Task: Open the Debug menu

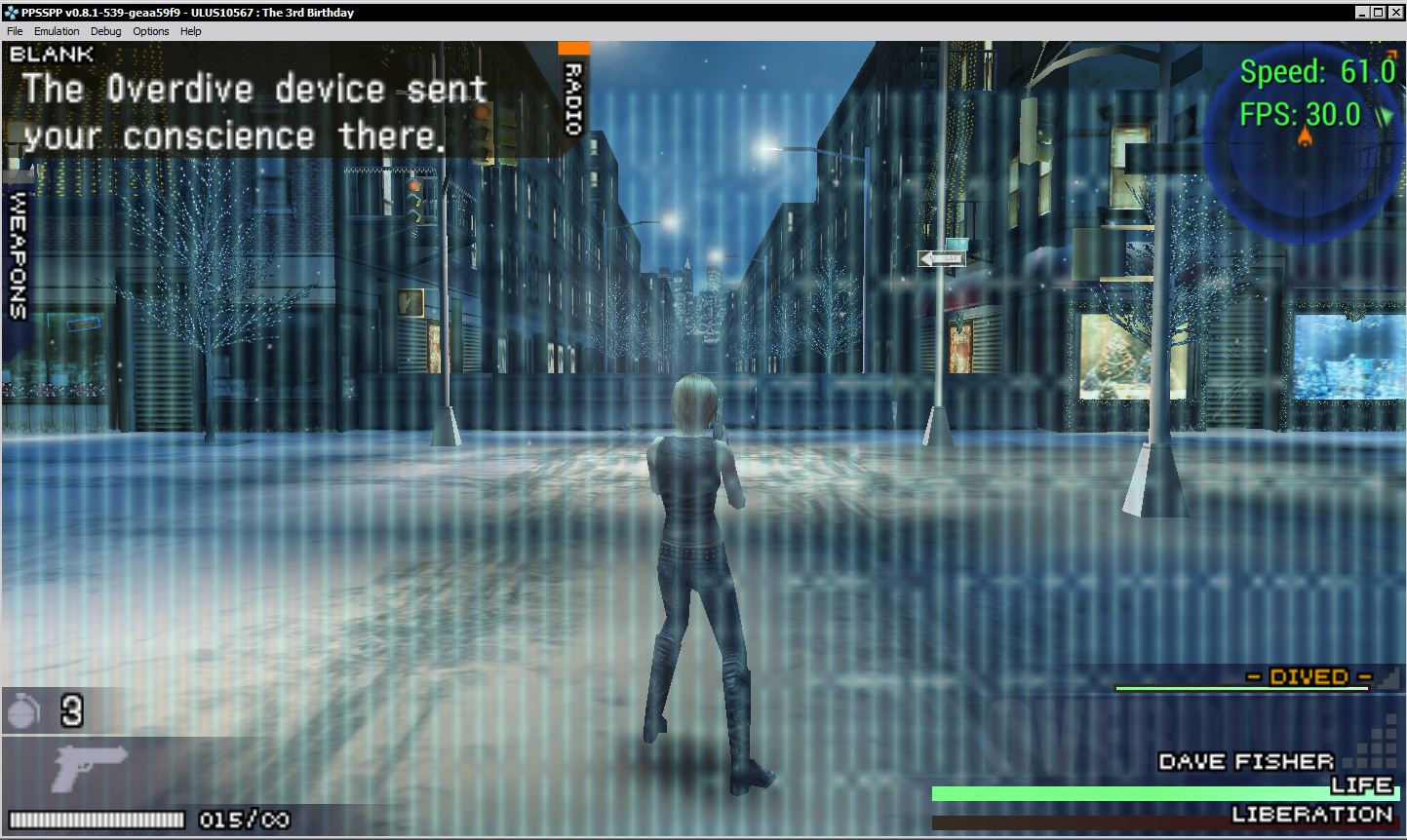Action: (106, 31)
